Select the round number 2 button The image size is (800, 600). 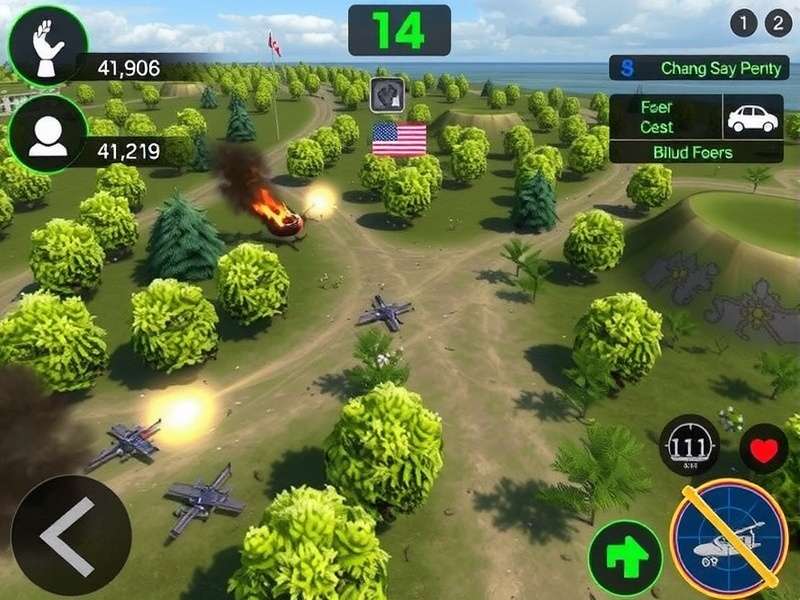[778, 24]
